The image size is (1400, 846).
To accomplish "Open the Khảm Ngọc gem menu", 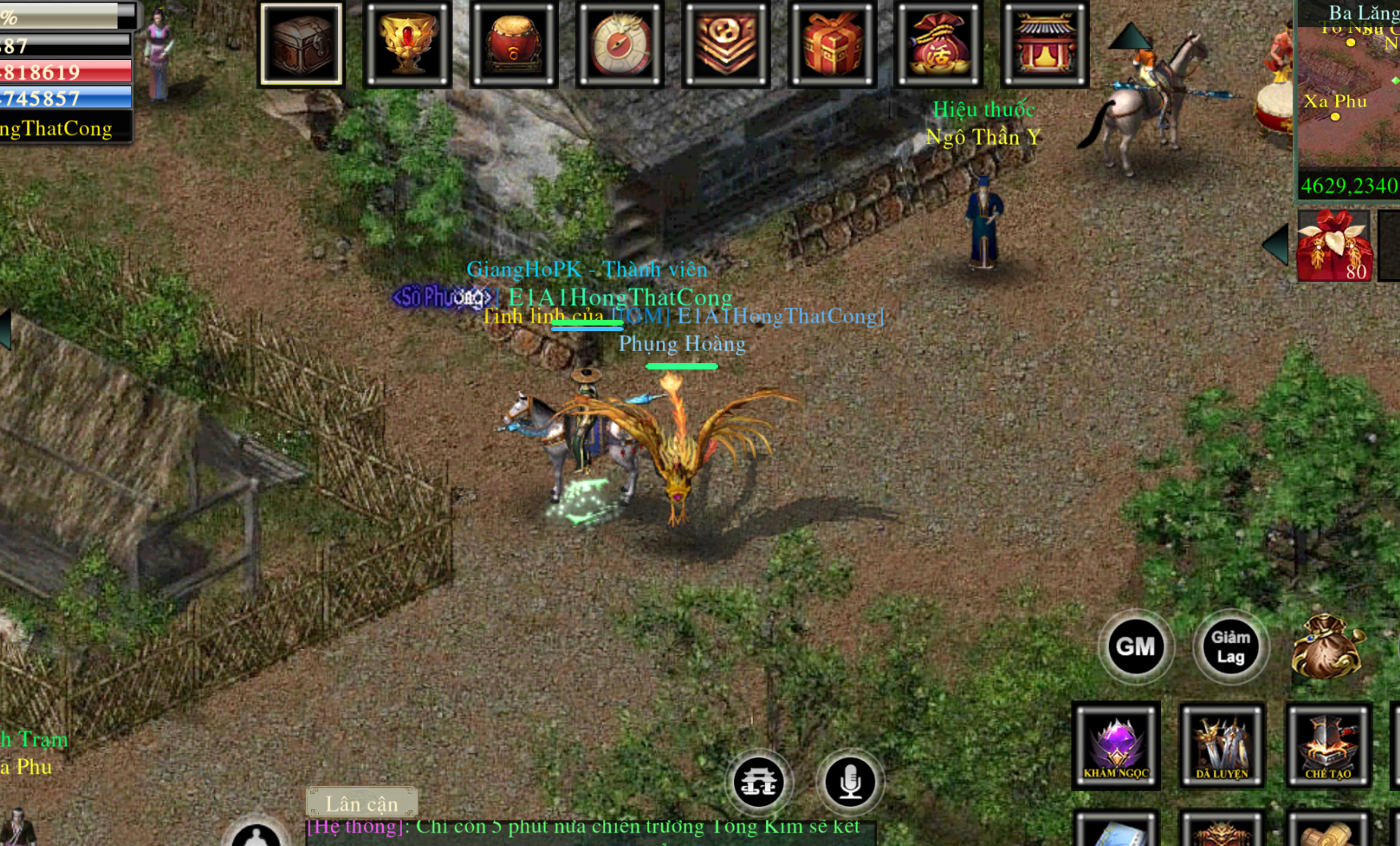I will (x=1116, y=745).
